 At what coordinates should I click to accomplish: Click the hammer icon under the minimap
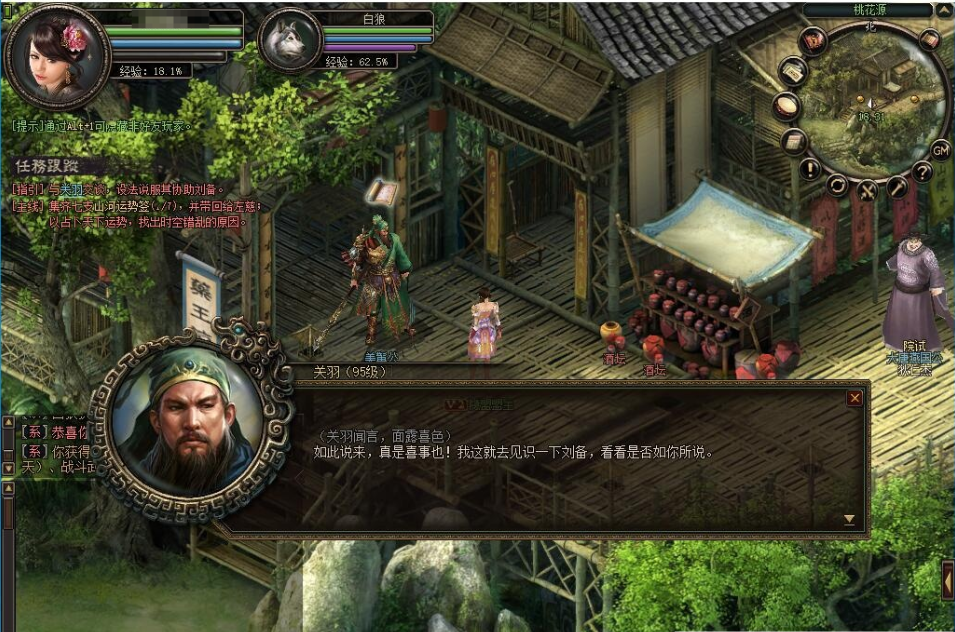(897, 186)
